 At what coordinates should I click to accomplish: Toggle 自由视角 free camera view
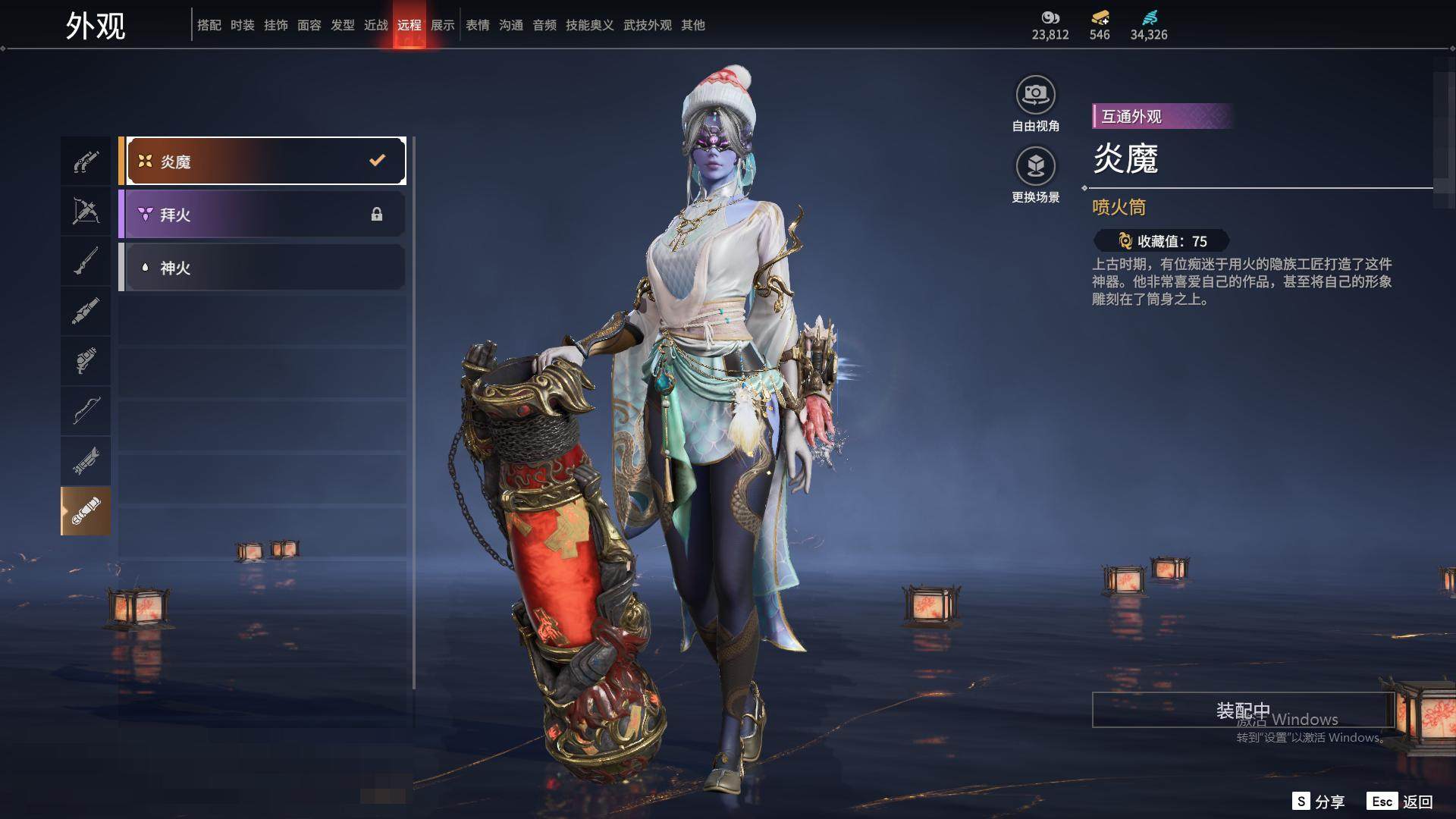[x=1035, y=104]
